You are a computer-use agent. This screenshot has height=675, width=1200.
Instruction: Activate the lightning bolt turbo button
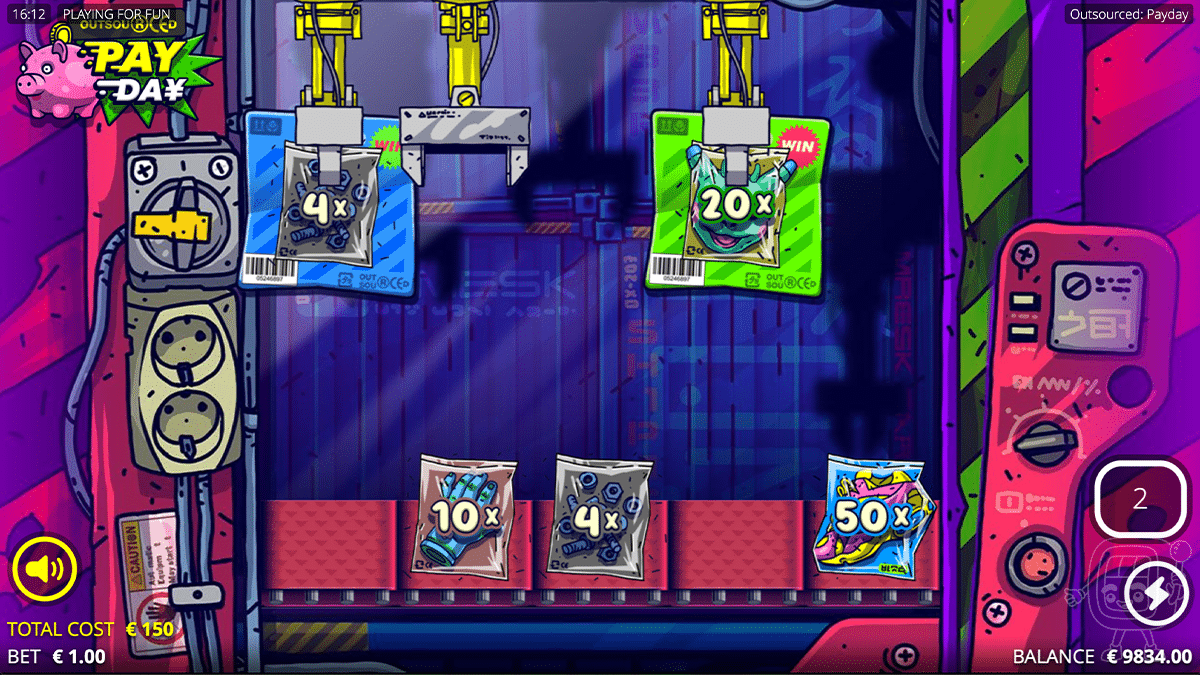[x=1155, y=594]
